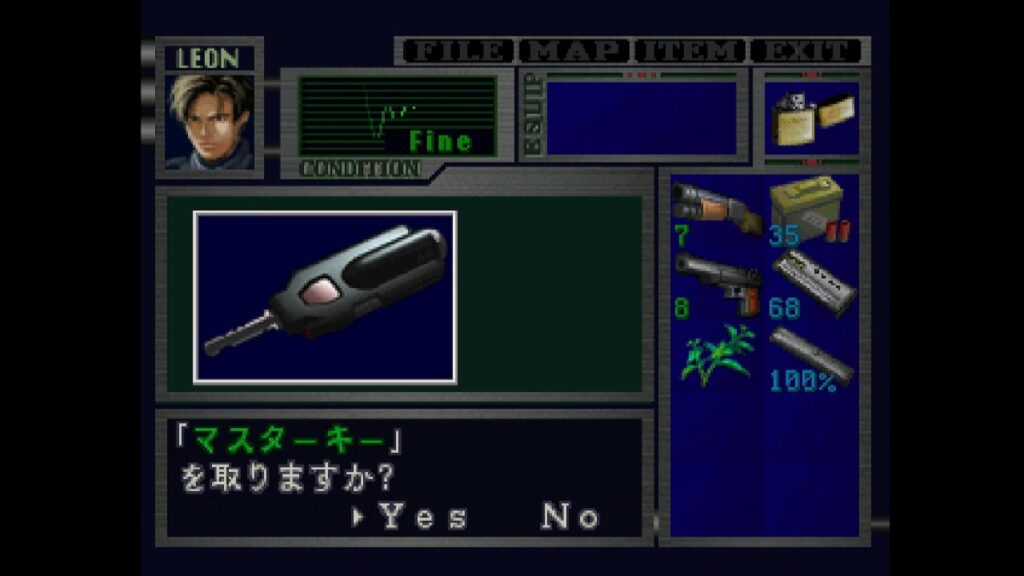Click Leon's character portrait

(210, 122)
